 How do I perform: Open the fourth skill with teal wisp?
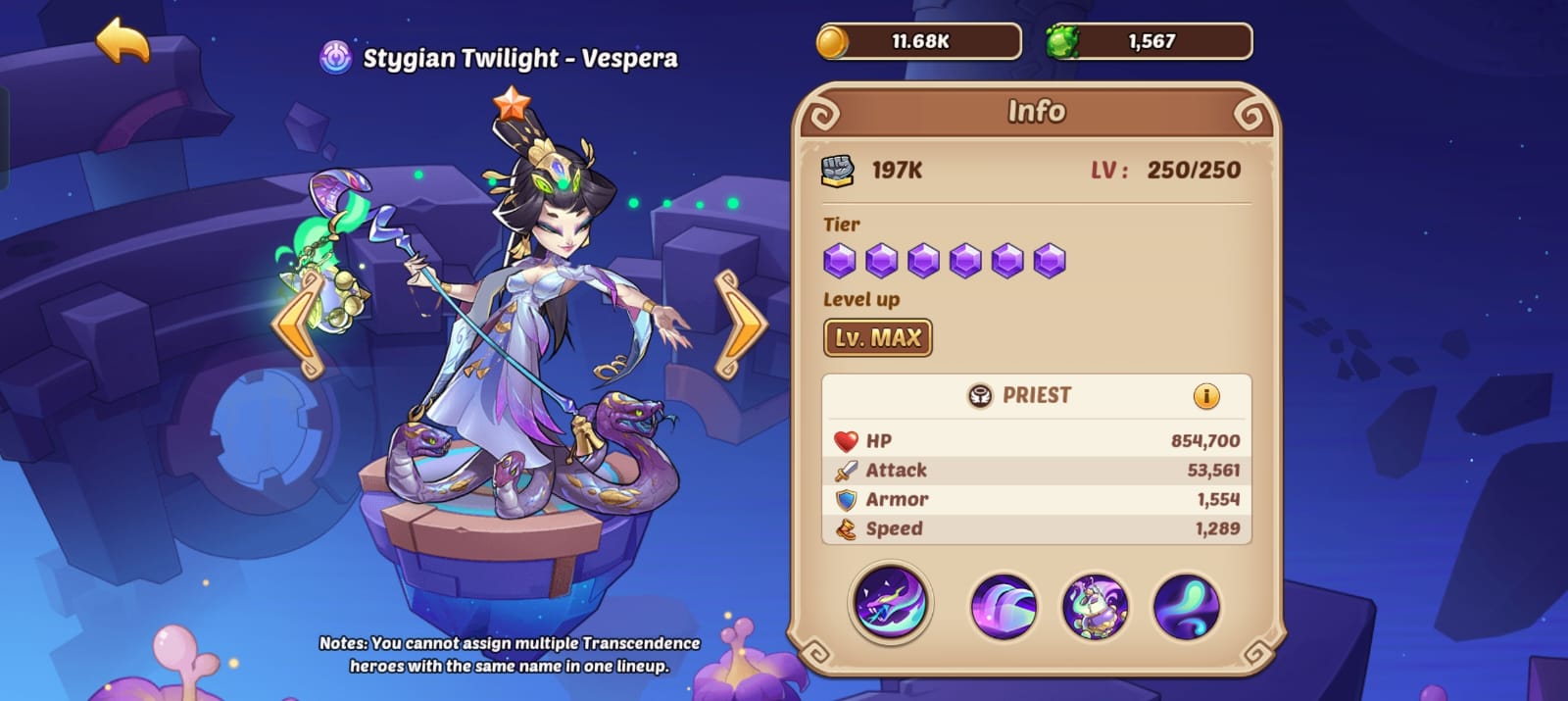(1186, 607)
